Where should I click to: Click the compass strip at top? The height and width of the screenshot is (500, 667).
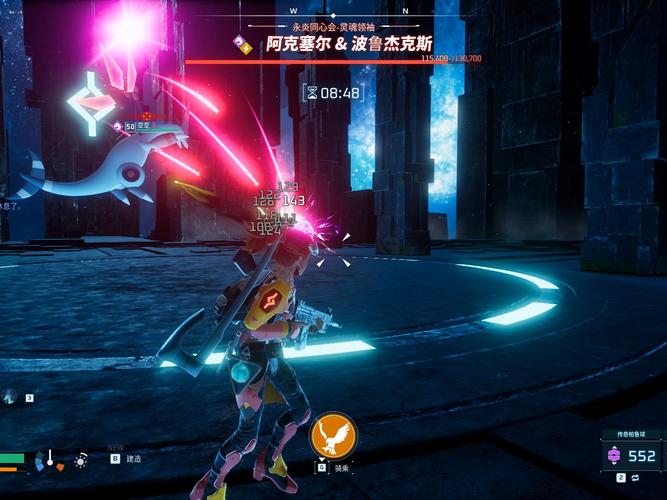pos(334,10)
